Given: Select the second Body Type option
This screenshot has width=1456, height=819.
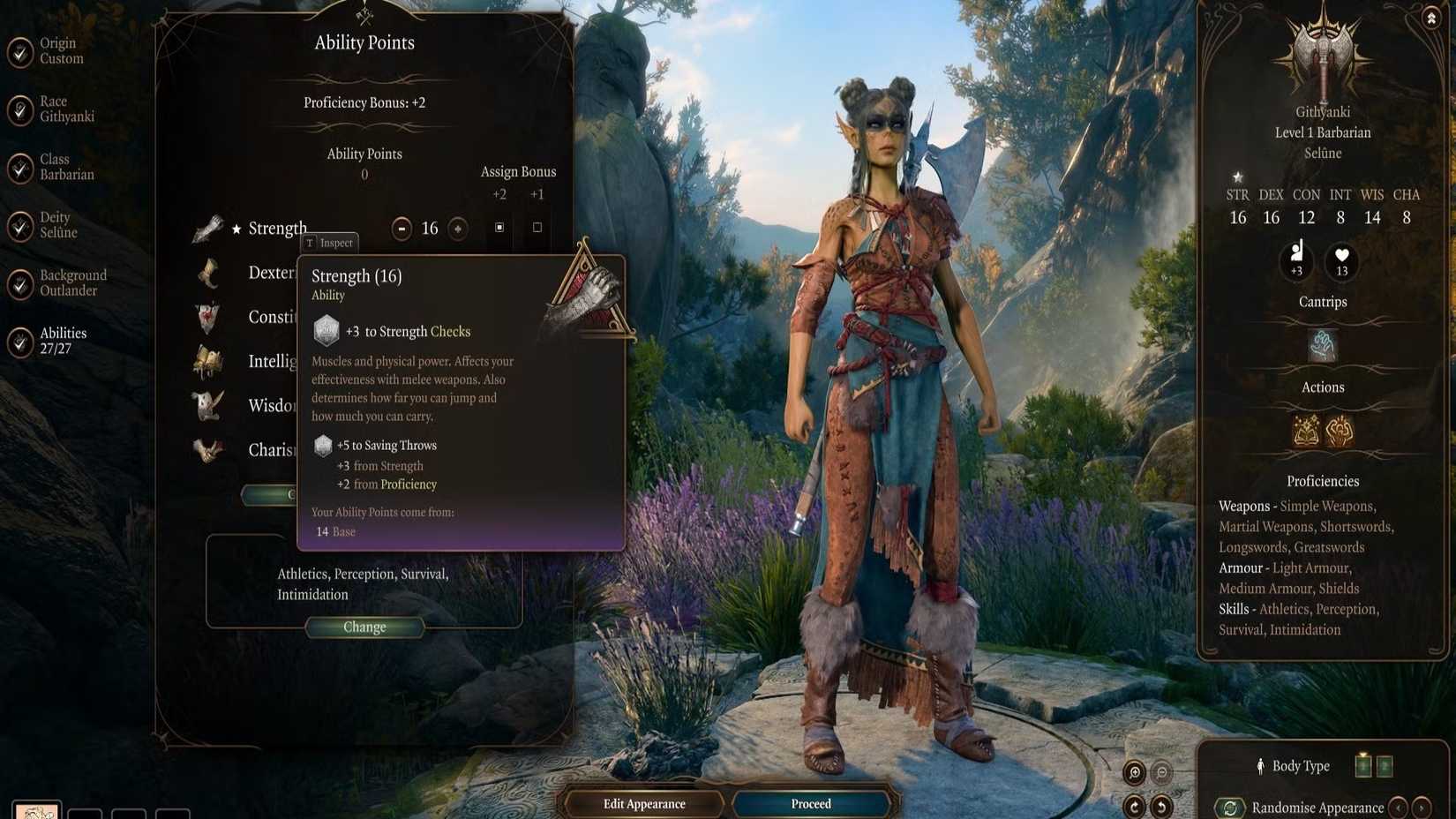Looking at the screenshot, I should click(x=1385, y=765).
